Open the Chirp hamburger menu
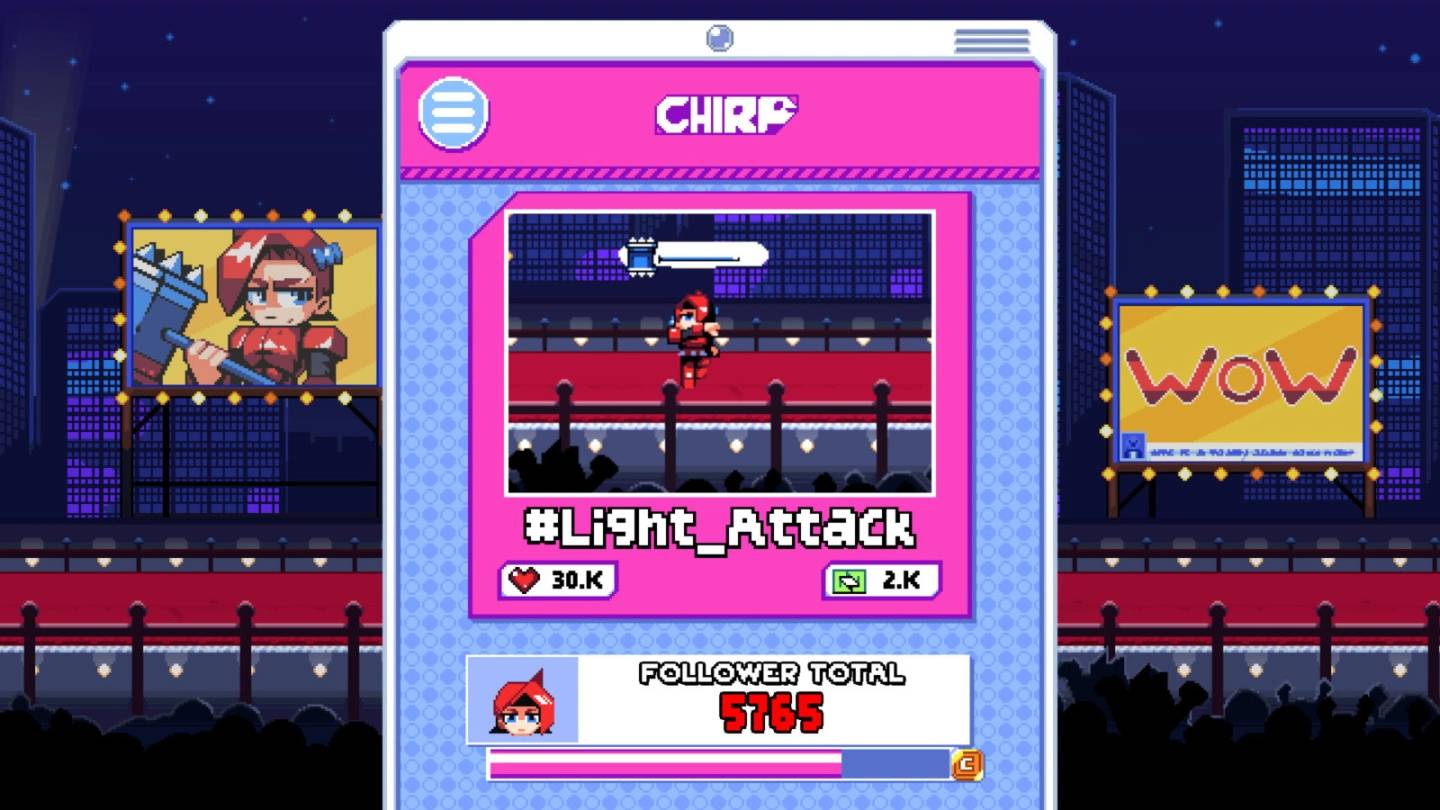The height and width of the screenshot is (810, 1440). [455, 113]
